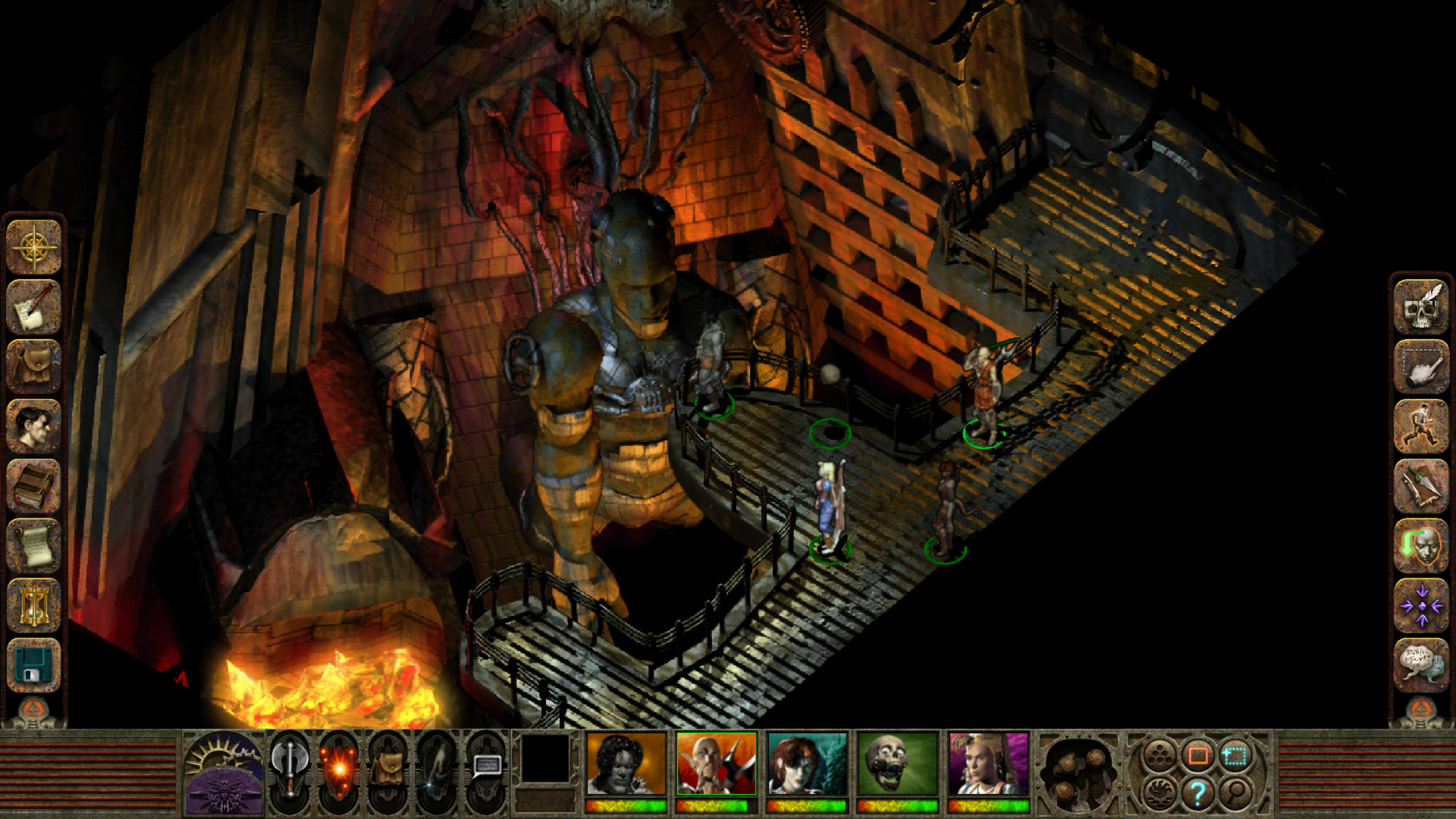
Task: Click the hourglass rest button
Action: (33, 605)
